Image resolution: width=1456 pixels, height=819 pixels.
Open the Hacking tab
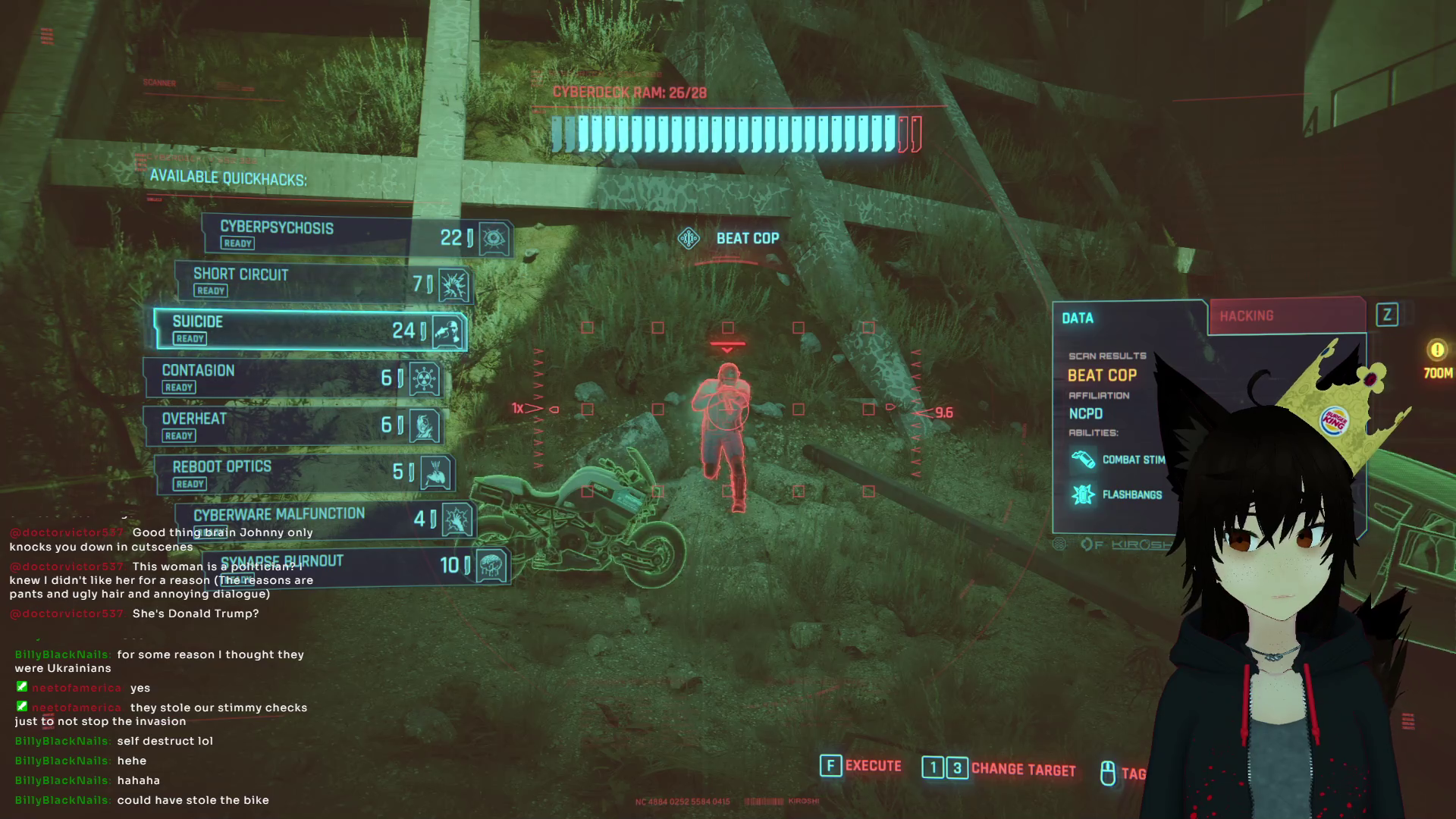point(1286,316)
